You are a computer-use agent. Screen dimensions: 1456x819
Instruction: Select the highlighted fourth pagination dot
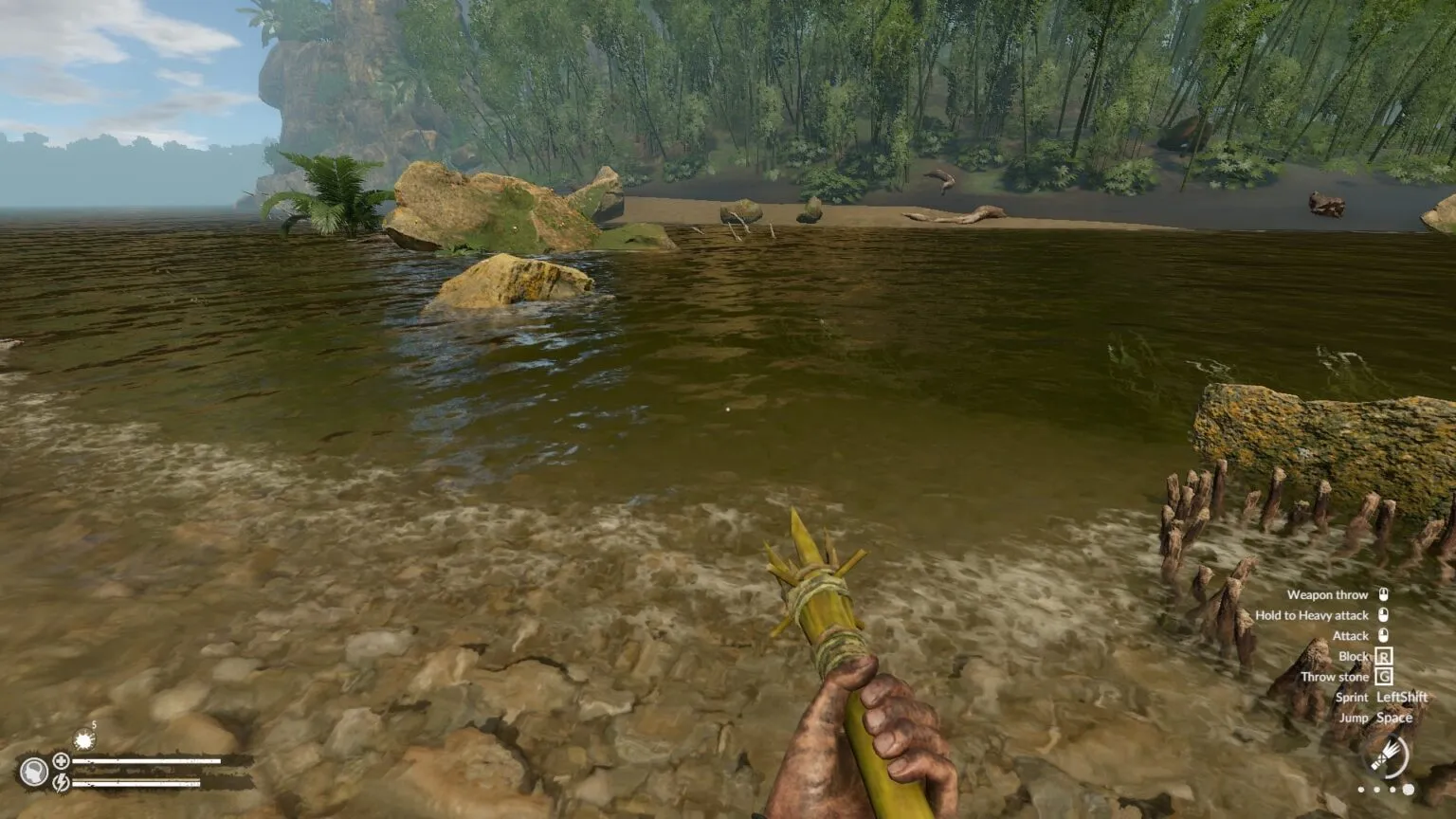pyautogui.click(x=1408, y=790)
